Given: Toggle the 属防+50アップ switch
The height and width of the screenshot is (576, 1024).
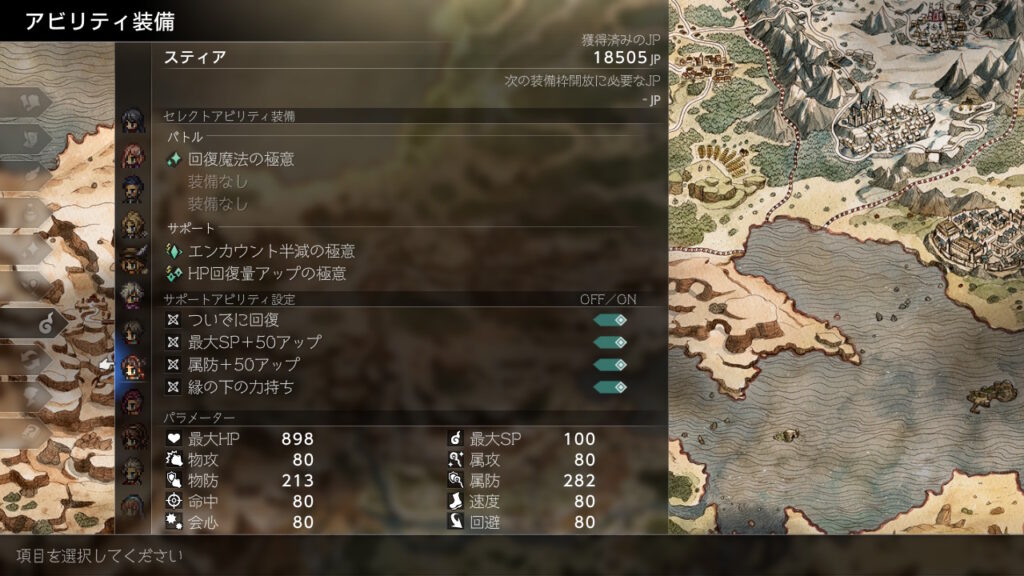Looking at the screenshot, I should pos(610,365).
